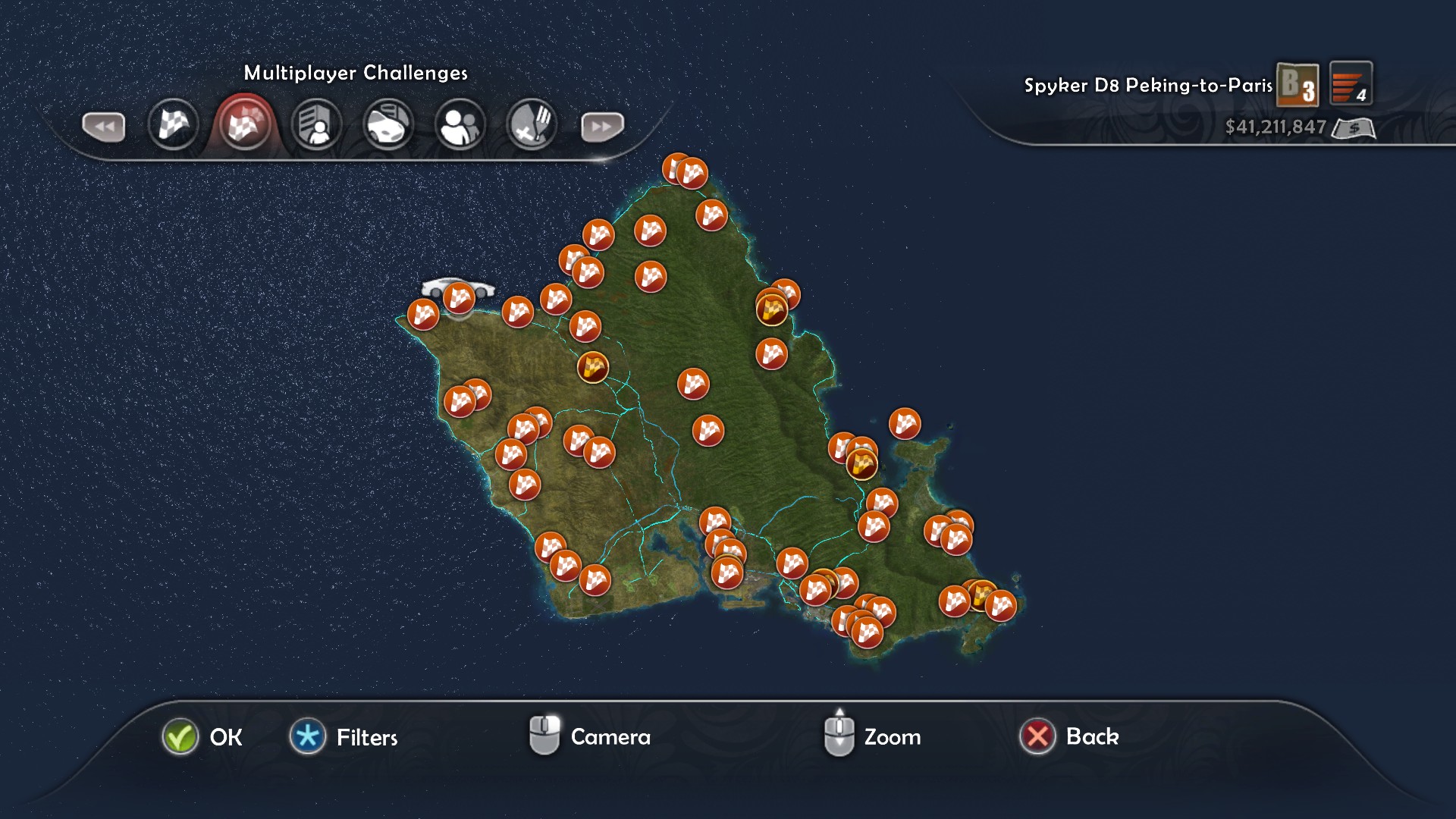1456x819 pixels.
Task: Go to the previous filter category arrow
Action: click(103, 127)
